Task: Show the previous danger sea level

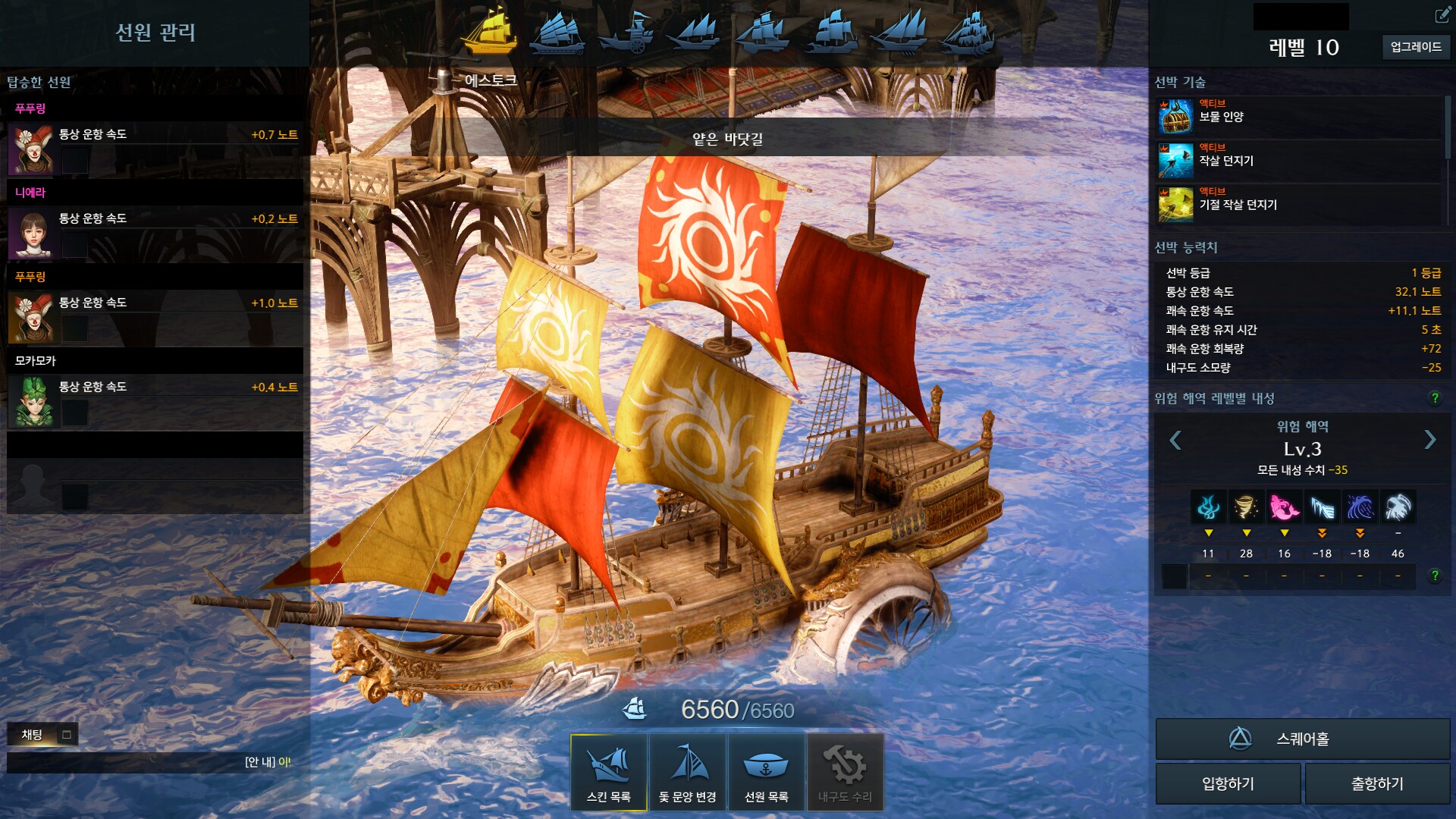Action: [x=1175, y=440]
